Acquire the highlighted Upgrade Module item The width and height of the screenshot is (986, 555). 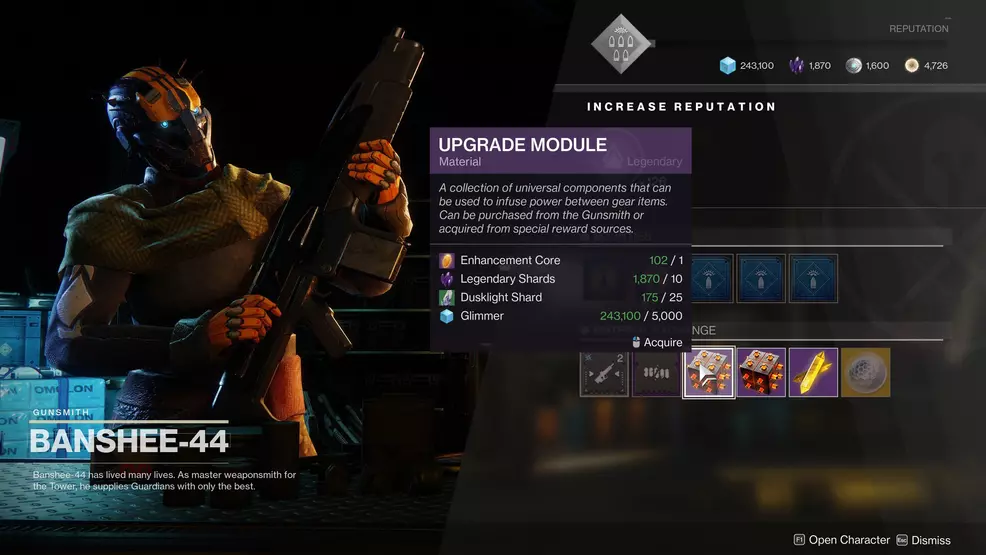709,372
